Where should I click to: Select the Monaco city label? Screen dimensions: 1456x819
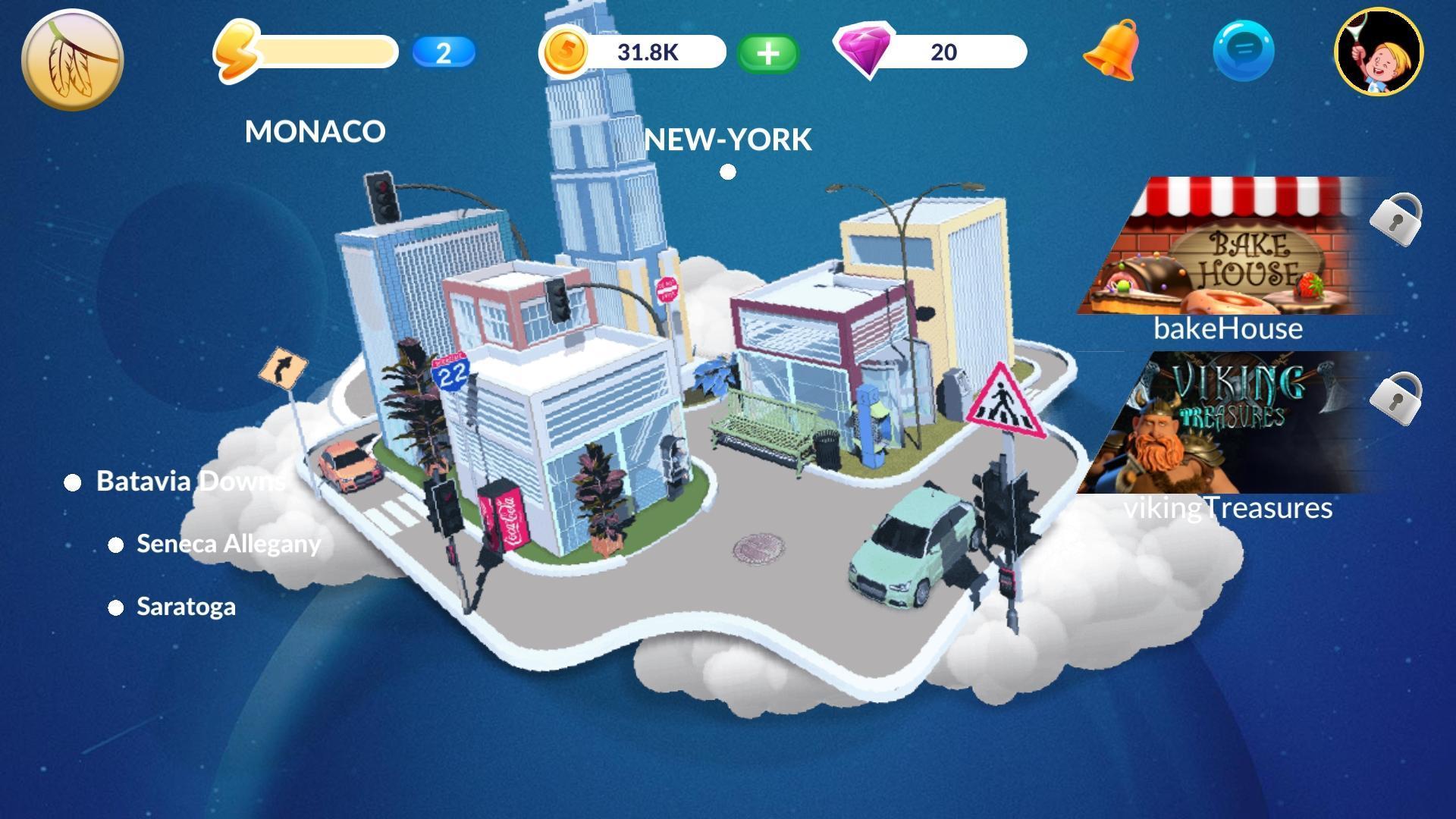(315, 132)
